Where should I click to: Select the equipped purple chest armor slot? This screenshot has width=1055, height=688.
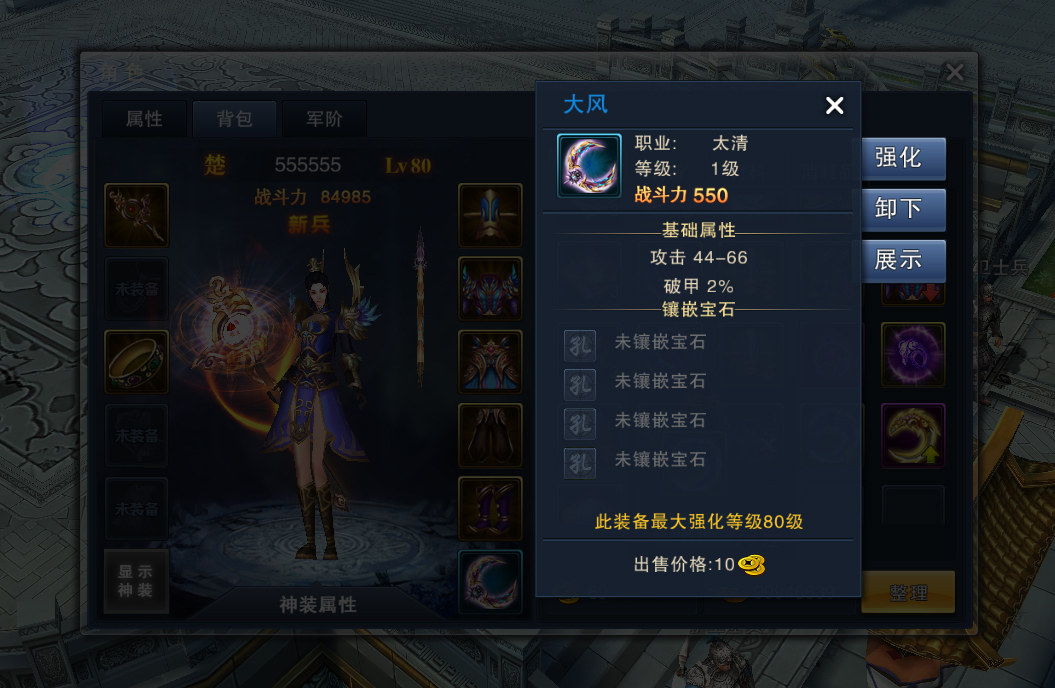pyautogui.click(x=490, y=289)
